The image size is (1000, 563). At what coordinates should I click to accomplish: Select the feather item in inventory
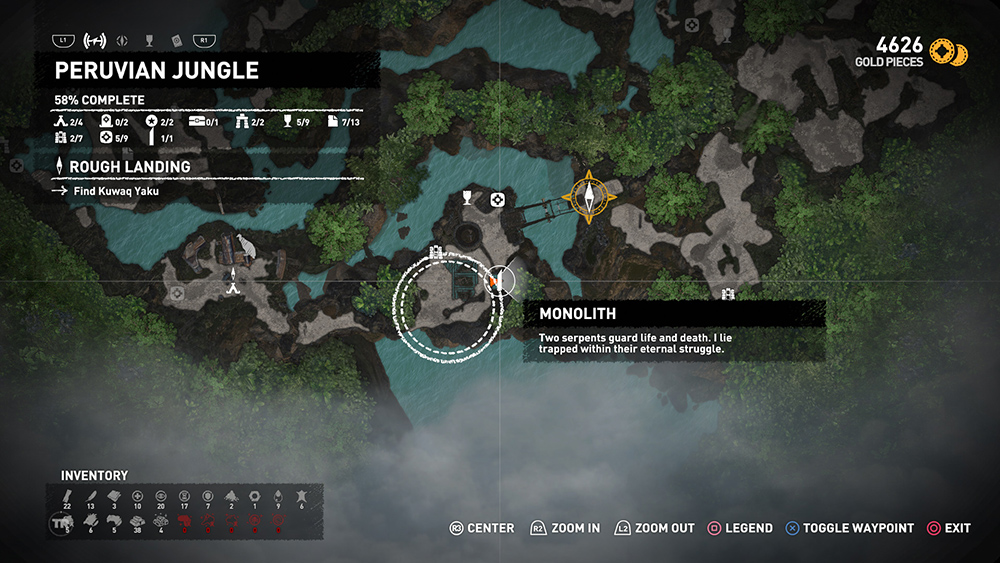pyautogui.click(x=90, y=497)
